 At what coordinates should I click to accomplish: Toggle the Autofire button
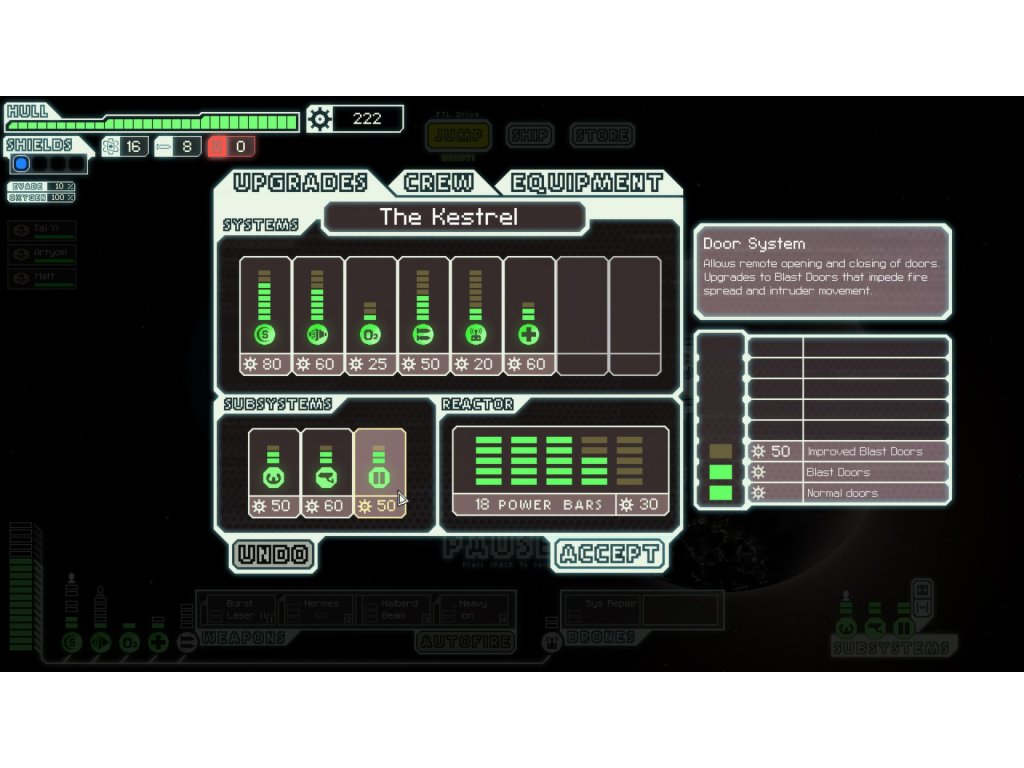465,641
